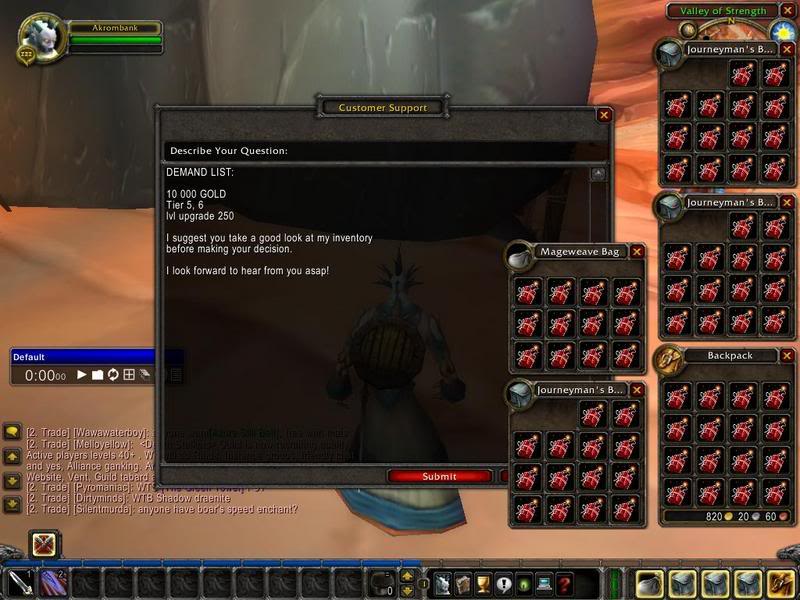Click the loop arrows on the Default timer overlay
Screen dimensions: 800x600
pyautogui.click(x=113, y=375)
